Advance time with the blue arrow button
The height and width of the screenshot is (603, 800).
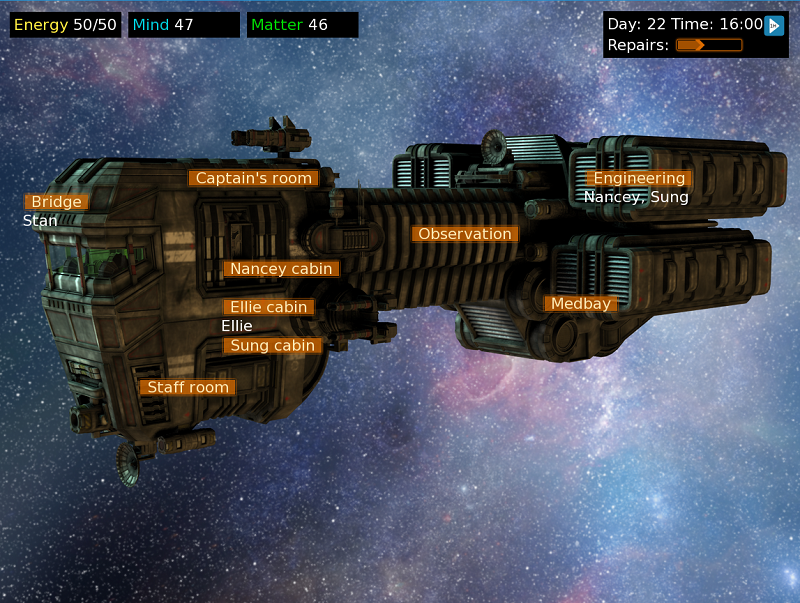click(774, 25)
